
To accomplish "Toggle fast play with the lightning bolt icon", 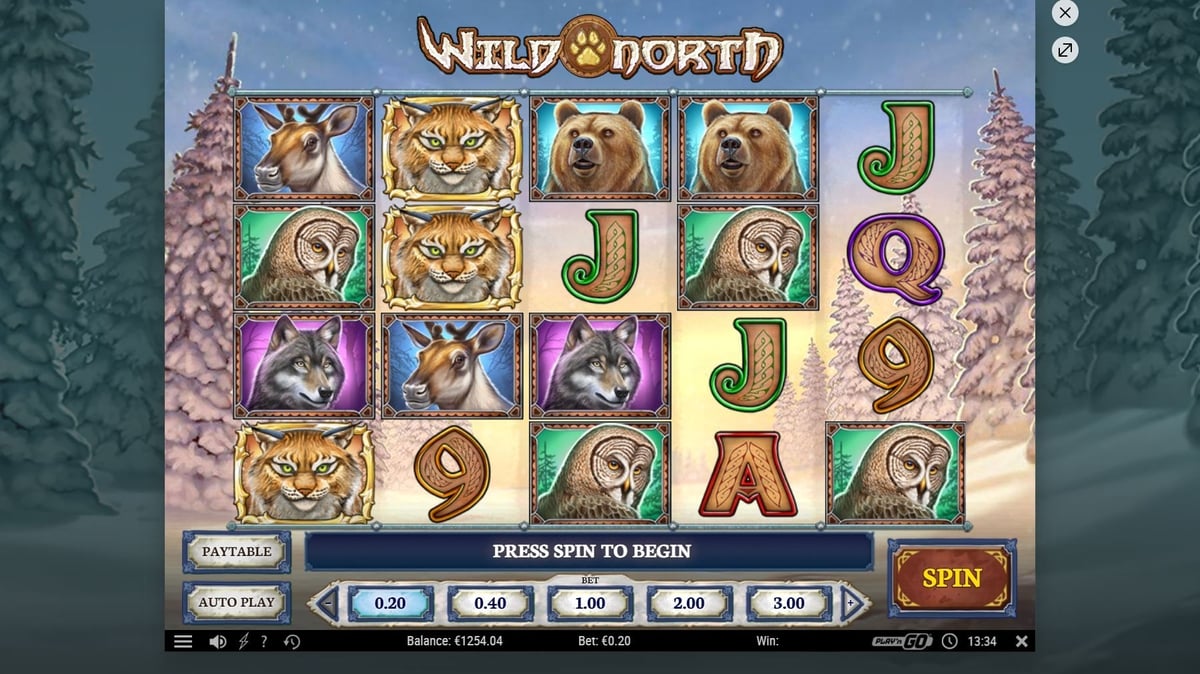I will [243, 641].
